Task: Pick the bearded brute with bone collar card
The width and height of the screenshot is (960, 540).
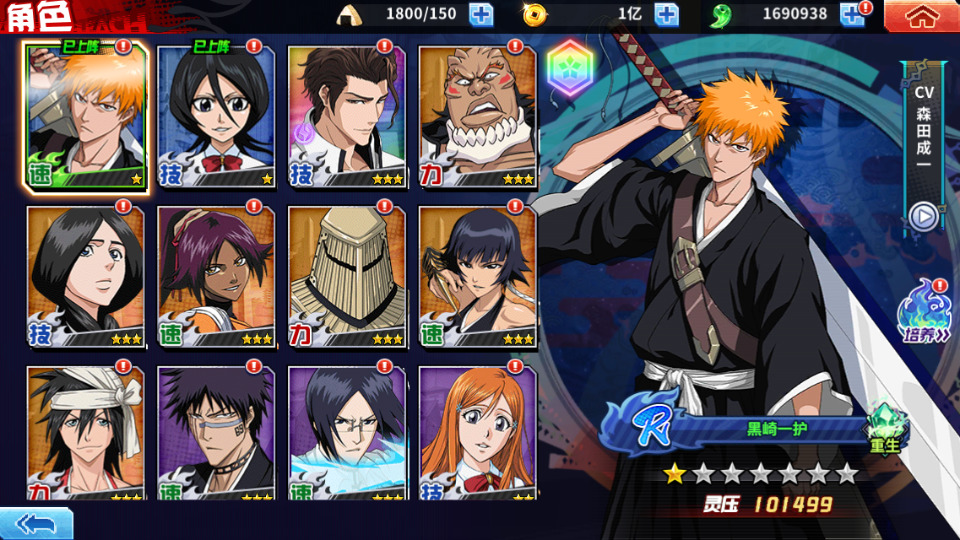Action: [x=477, y=115]
